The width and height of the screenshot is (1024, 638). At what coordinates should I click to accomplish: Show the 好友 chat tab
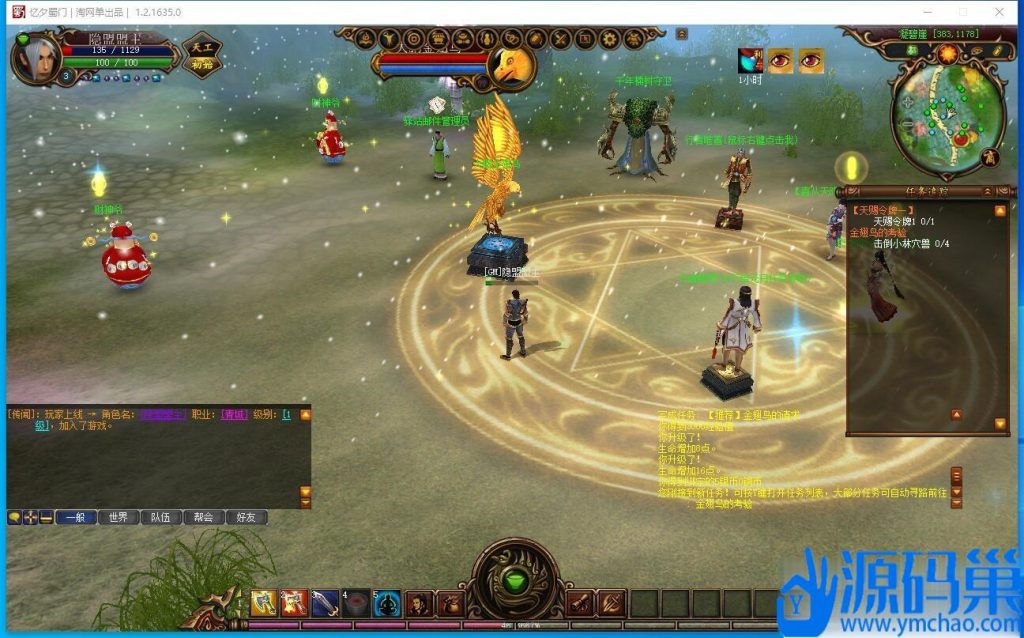point(247,517)
